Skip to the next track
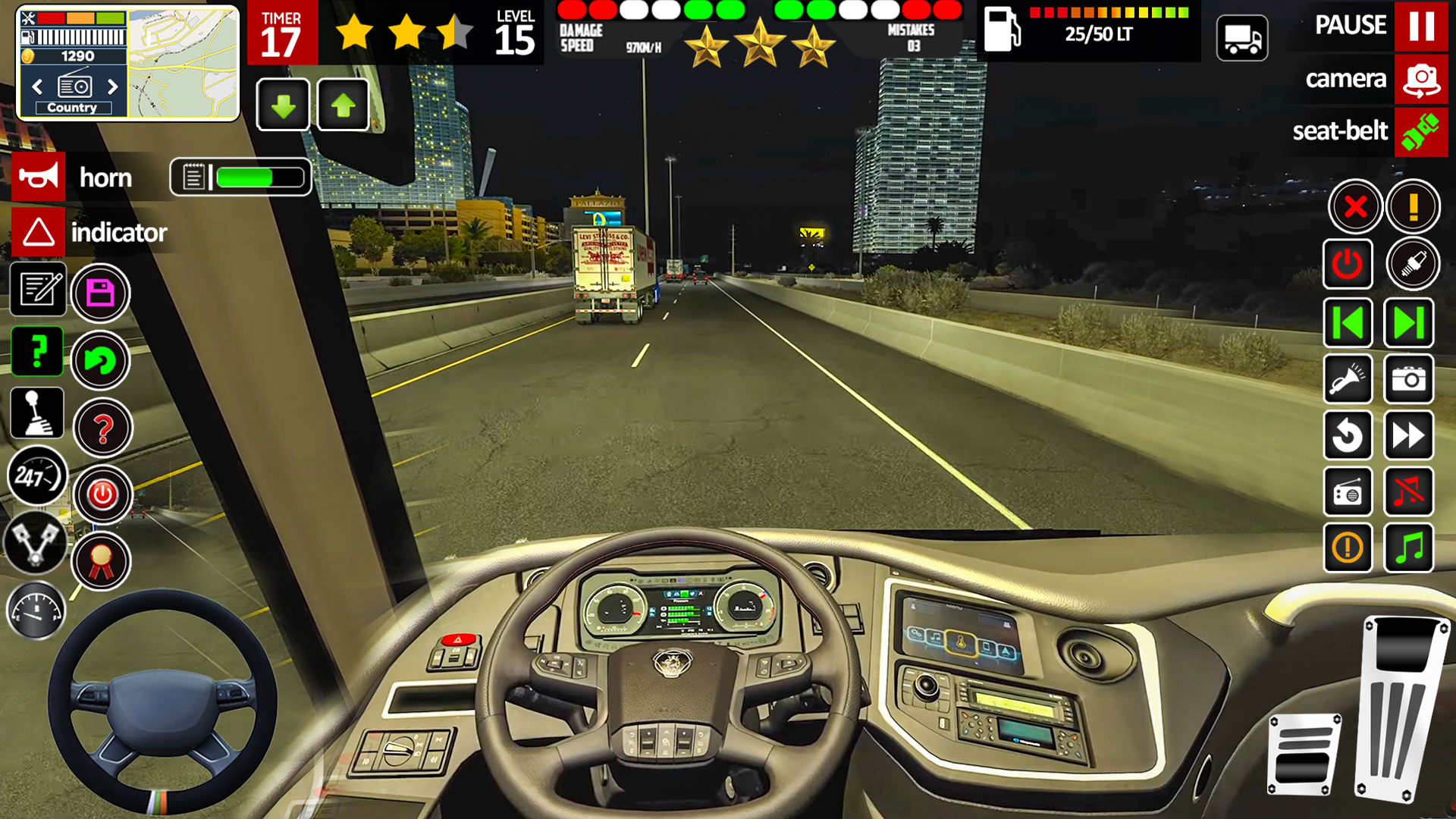The image size is (1456, 819). (x=1408, y=323)
